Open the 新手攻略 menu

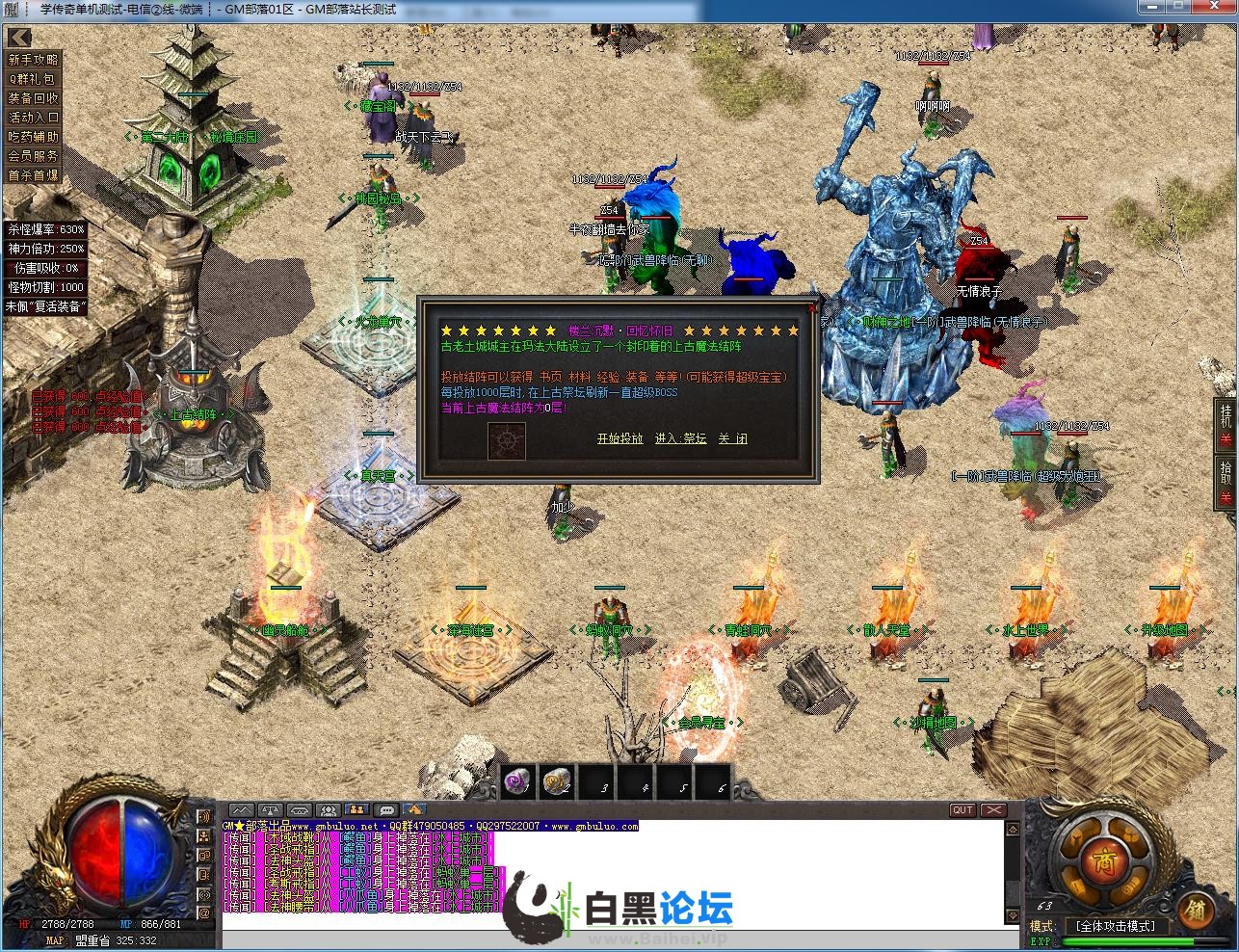(x=34, y=60)
